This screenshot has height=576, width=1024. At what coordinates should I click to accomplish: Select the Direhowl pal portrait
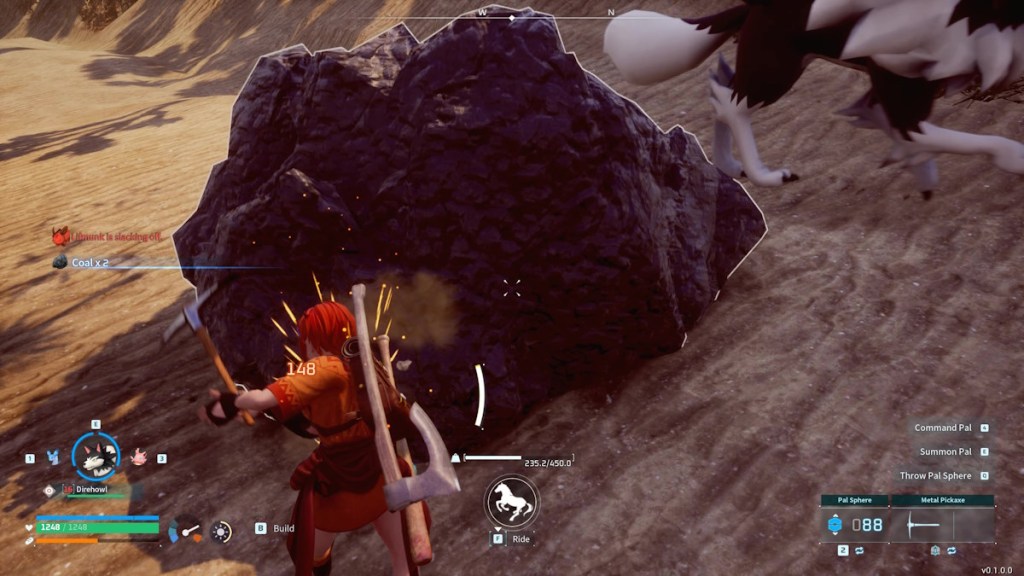pyautogui.click(x=96, y=457)
